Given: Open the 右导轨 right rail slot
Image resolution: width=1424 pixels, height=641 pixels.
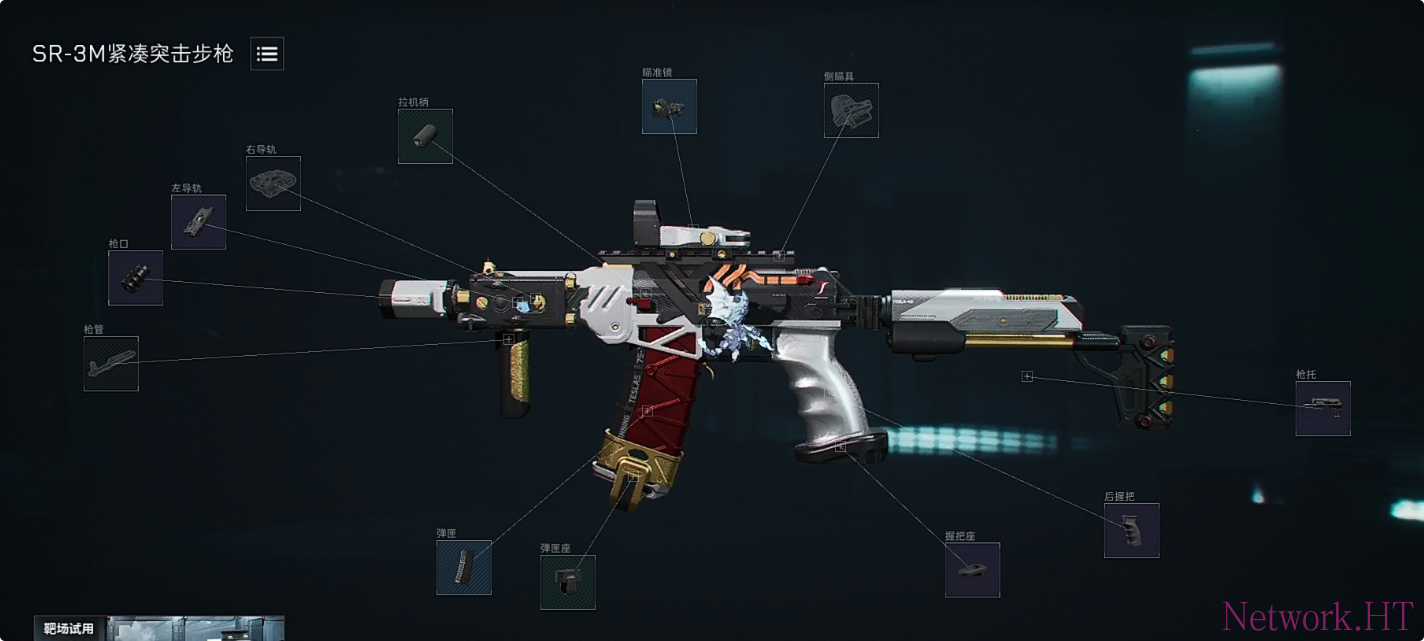Looking at the screenshot, I should [273, 183].
